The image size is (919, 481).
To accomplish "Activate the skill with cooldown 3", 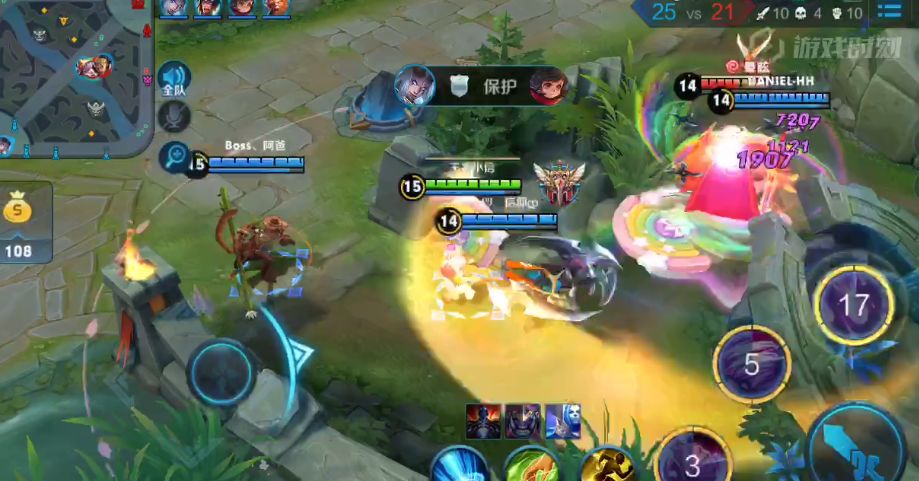I will pyautogui.click(x=693, y=462).
